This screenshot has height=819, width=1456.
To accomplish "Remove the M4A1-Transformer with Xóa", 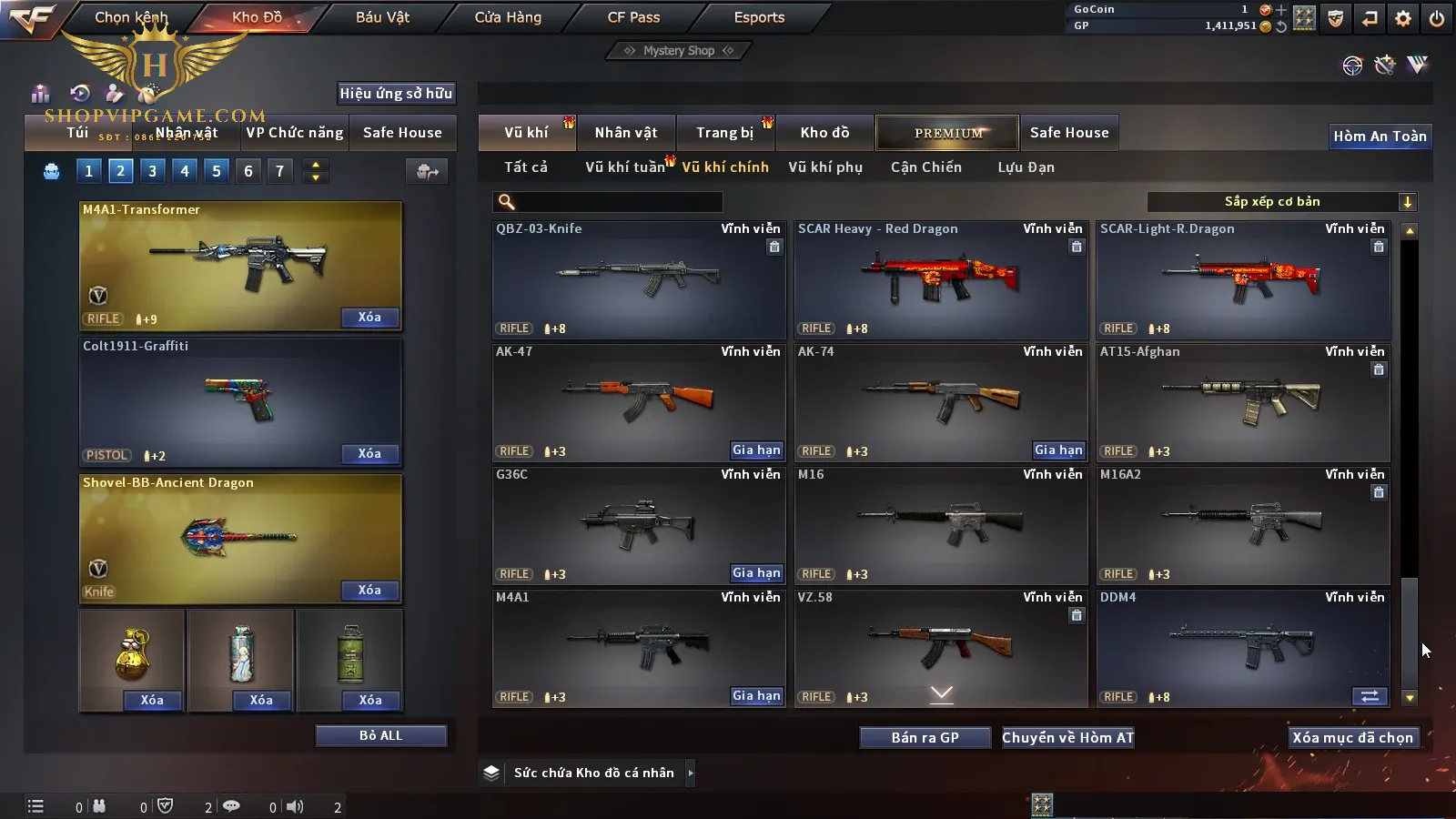I will click(369, 318).
